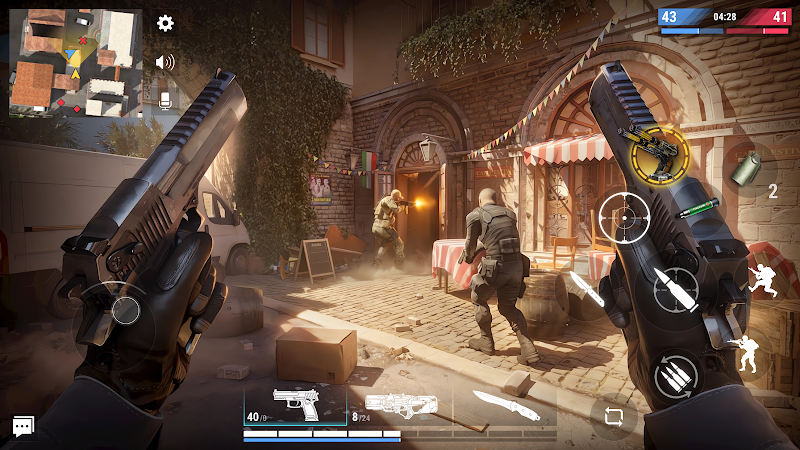Select the pistol weapon slot
Screen dimensions: 800x450
[295, 406]
